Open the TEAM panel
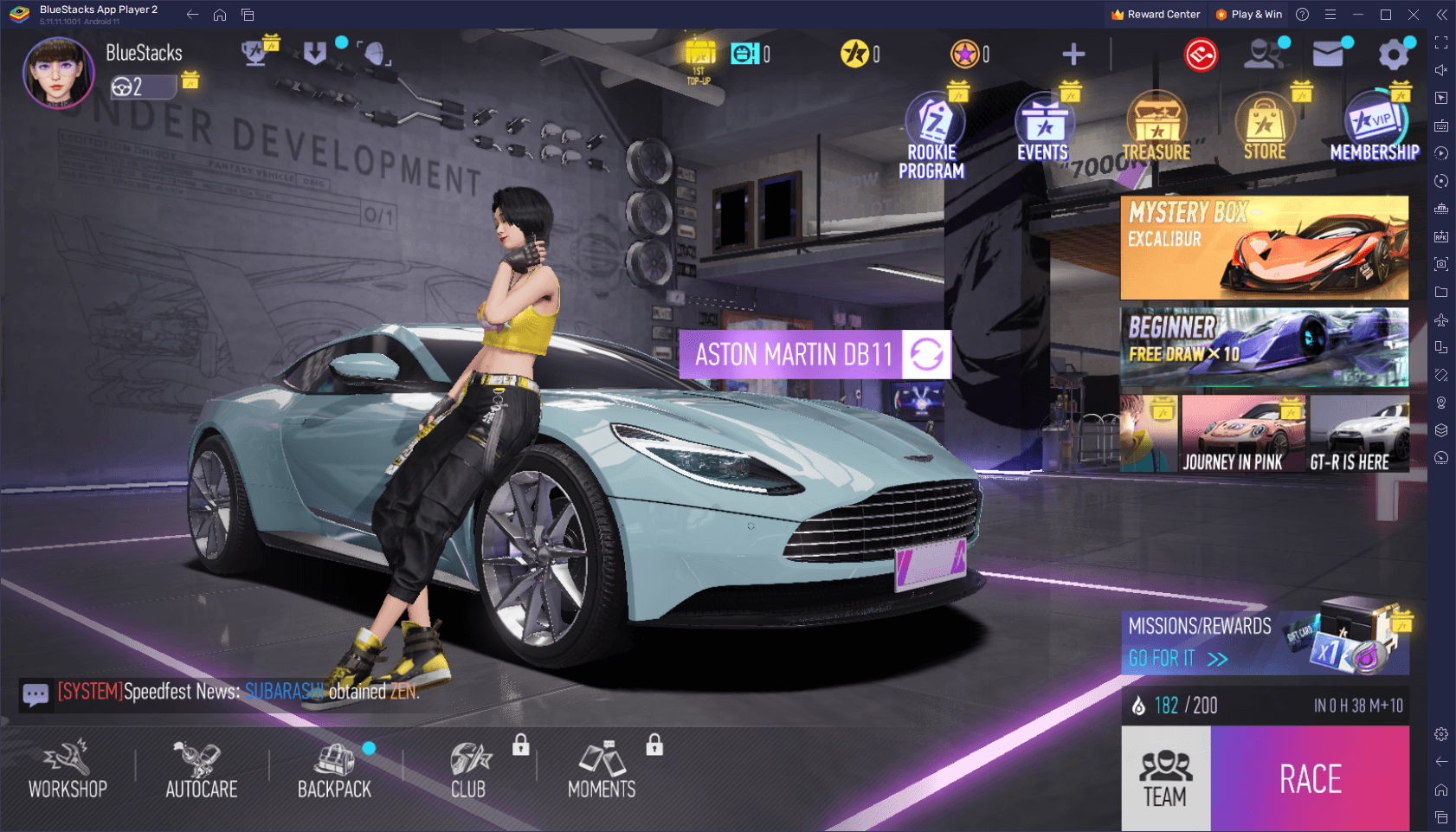This screenshot has width=1456, height=832. 1165,778
